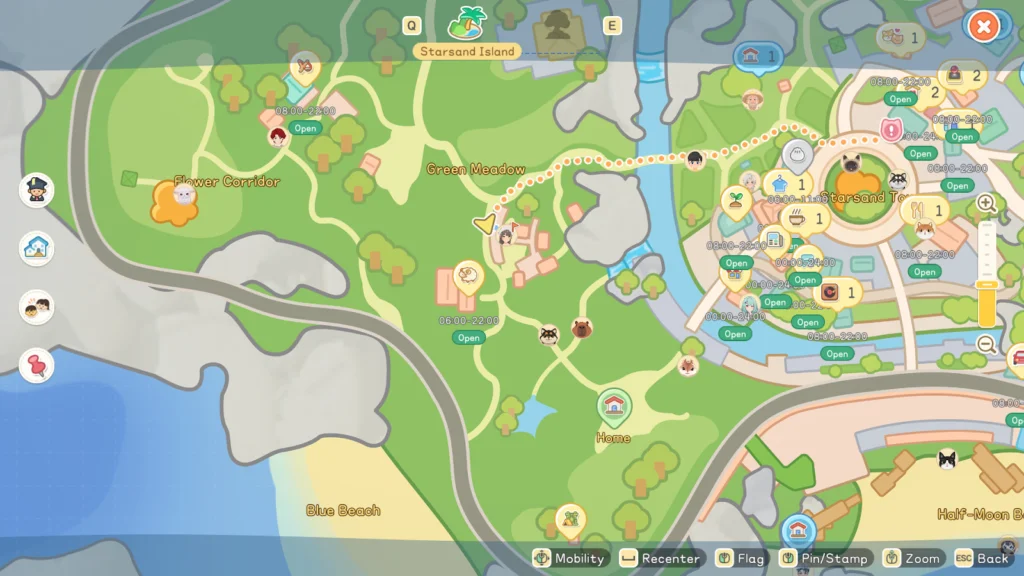
Task: Click the Recenter option in bottom bar
Action: 661,558
